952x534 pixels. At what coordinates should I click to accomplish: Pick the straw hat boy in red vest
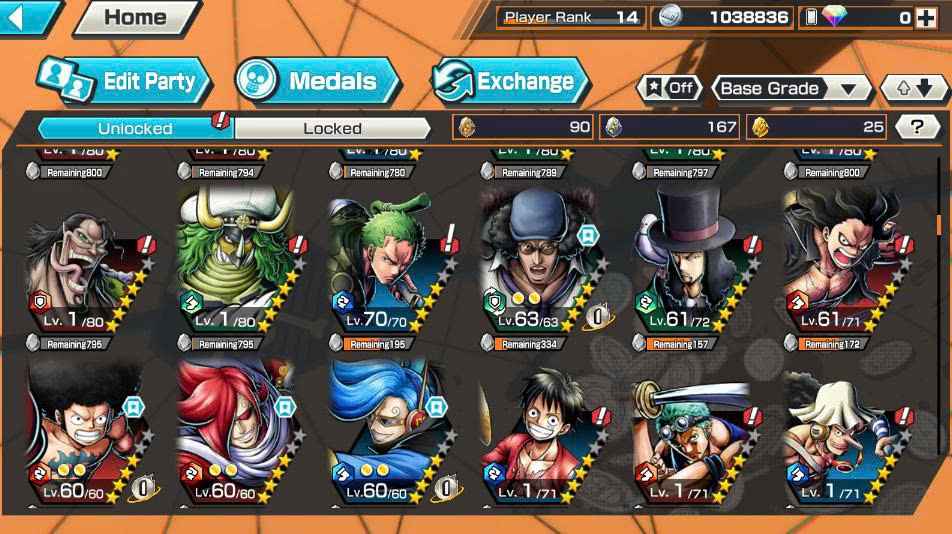coord(539,430)
